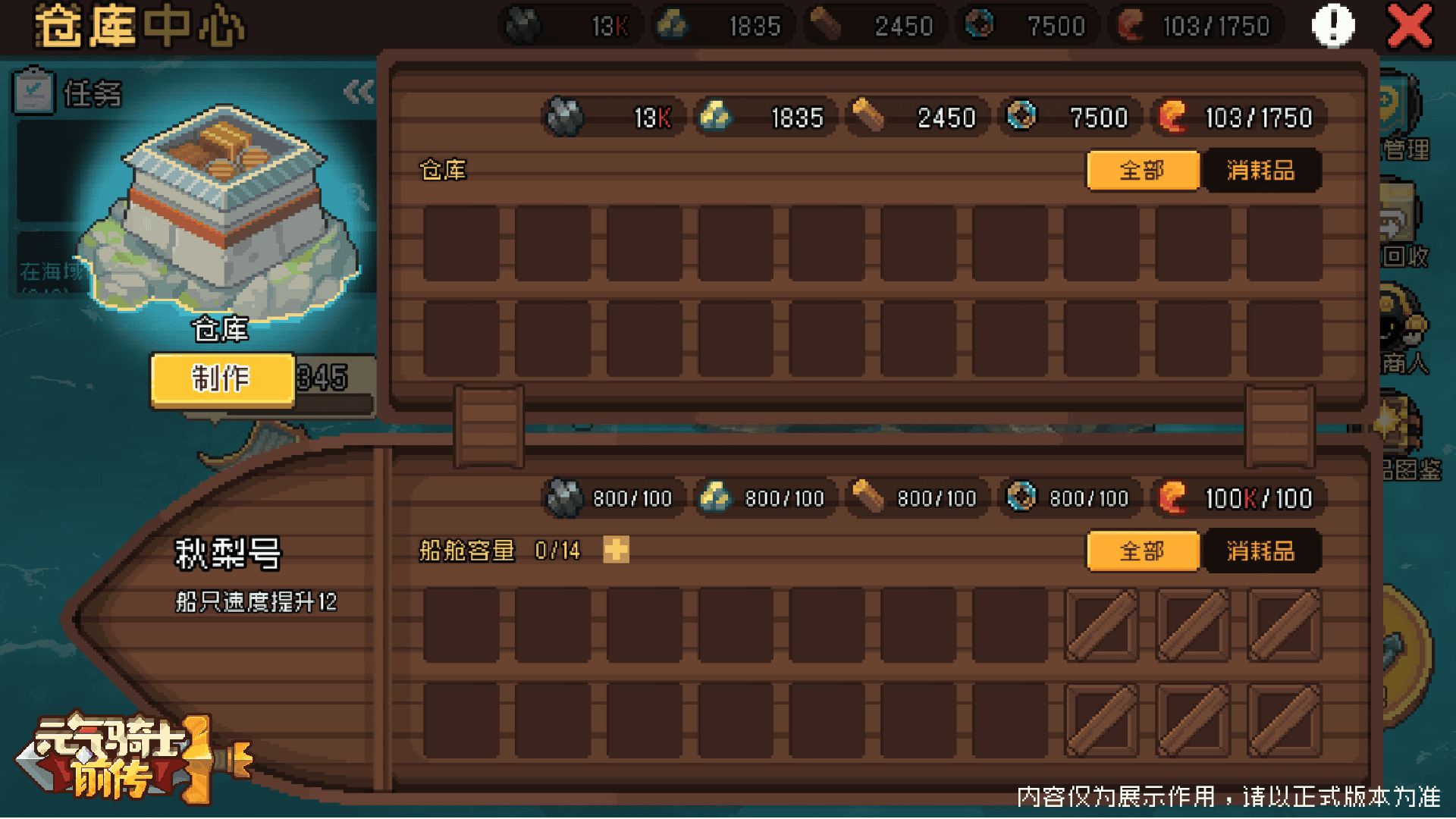Click the blue gem icon in ship cargo bar
This screenshot has width=1456, height=819.
click(1021, 497)
